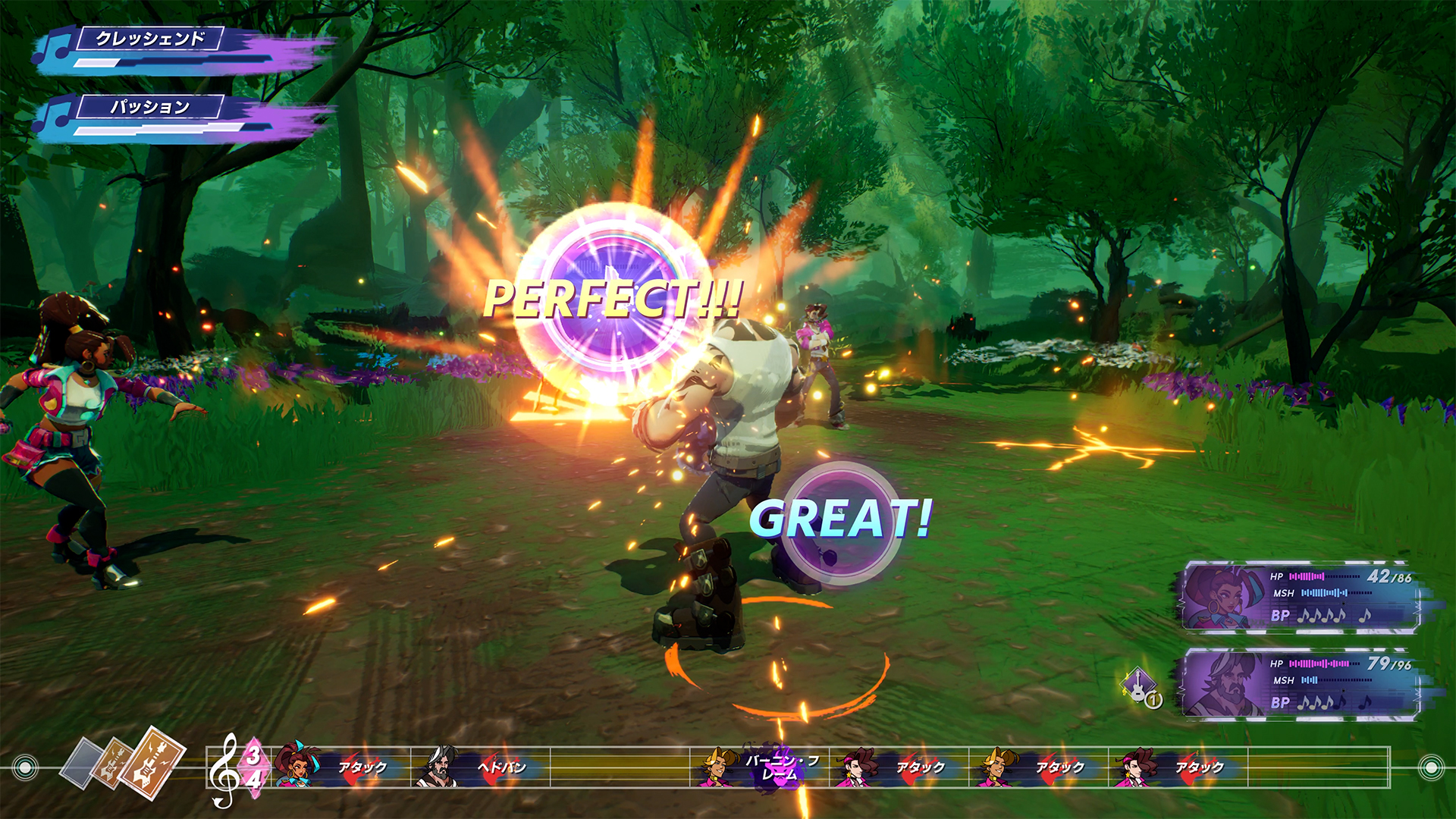Select the heroine's アタック turn on the timeline

point(340,767)
